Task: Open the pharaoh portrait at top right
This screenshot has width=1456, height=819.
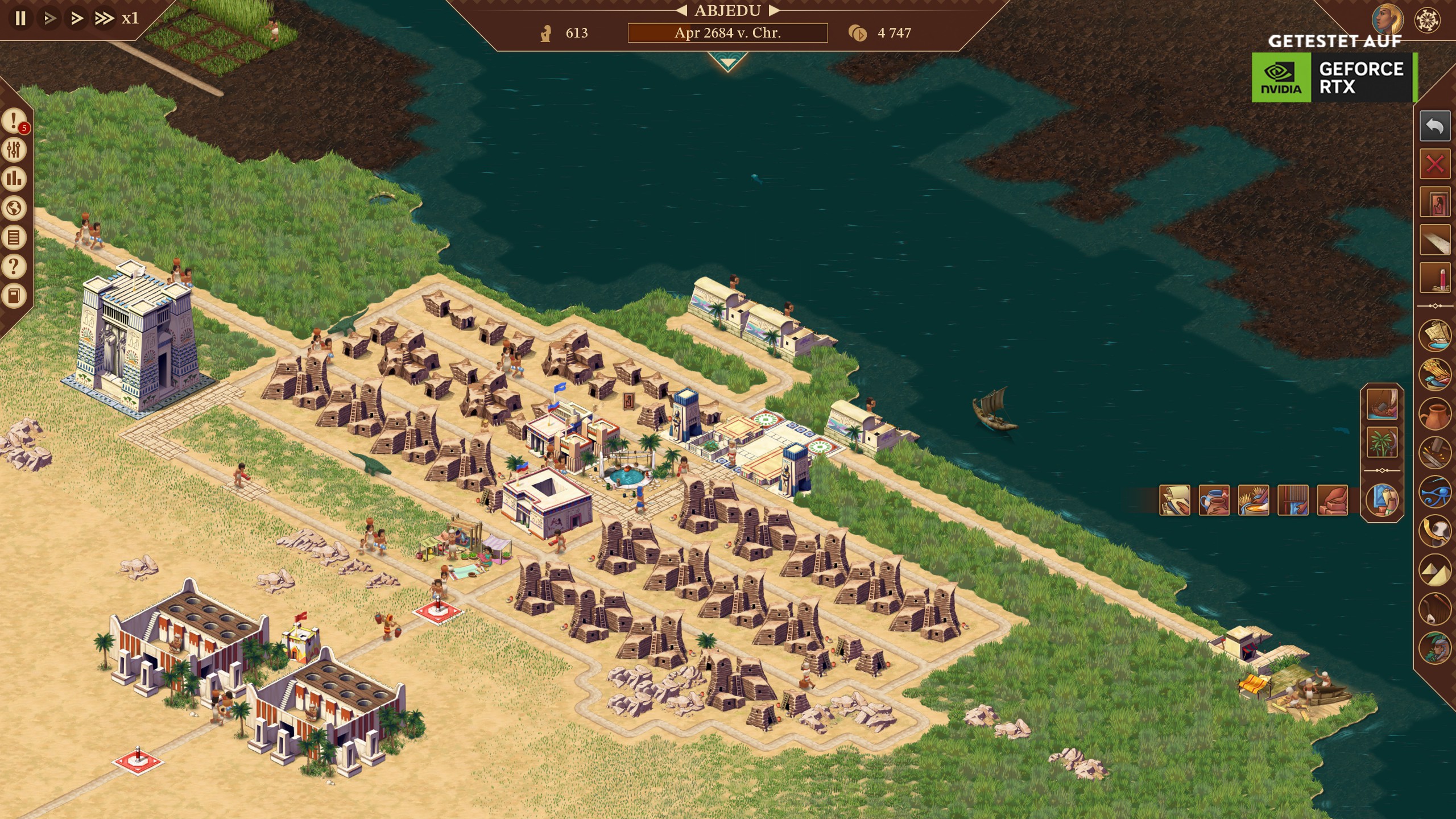Action: [1387, 19]
